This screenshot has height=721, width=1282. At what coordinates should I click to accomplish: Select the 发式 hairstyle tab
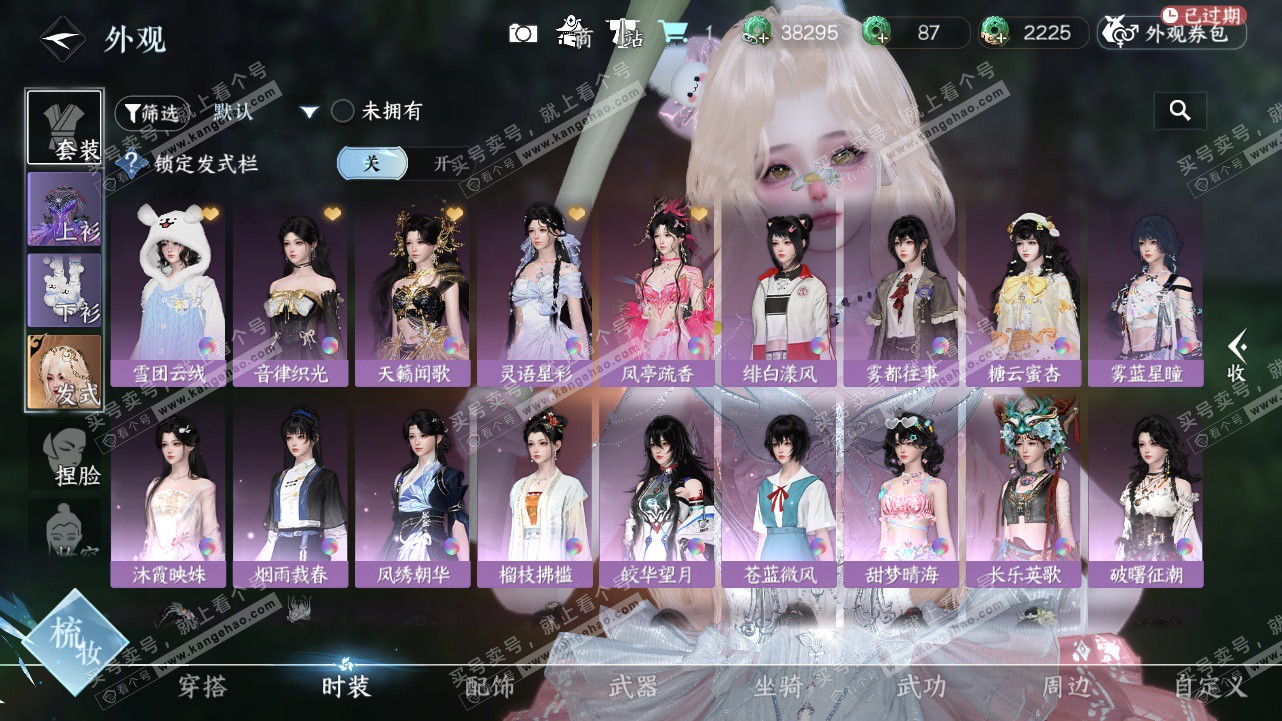pos(65,372)
